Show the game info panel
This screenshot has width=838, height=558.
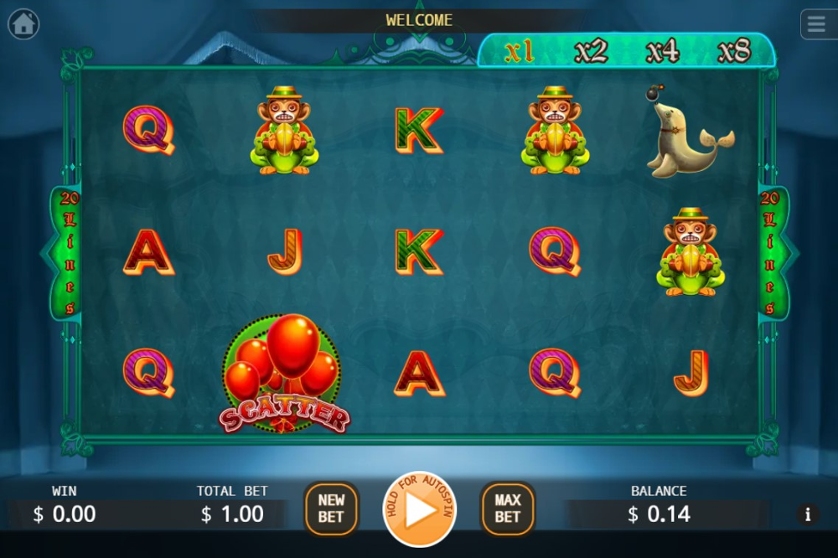(x=807, y=515)
